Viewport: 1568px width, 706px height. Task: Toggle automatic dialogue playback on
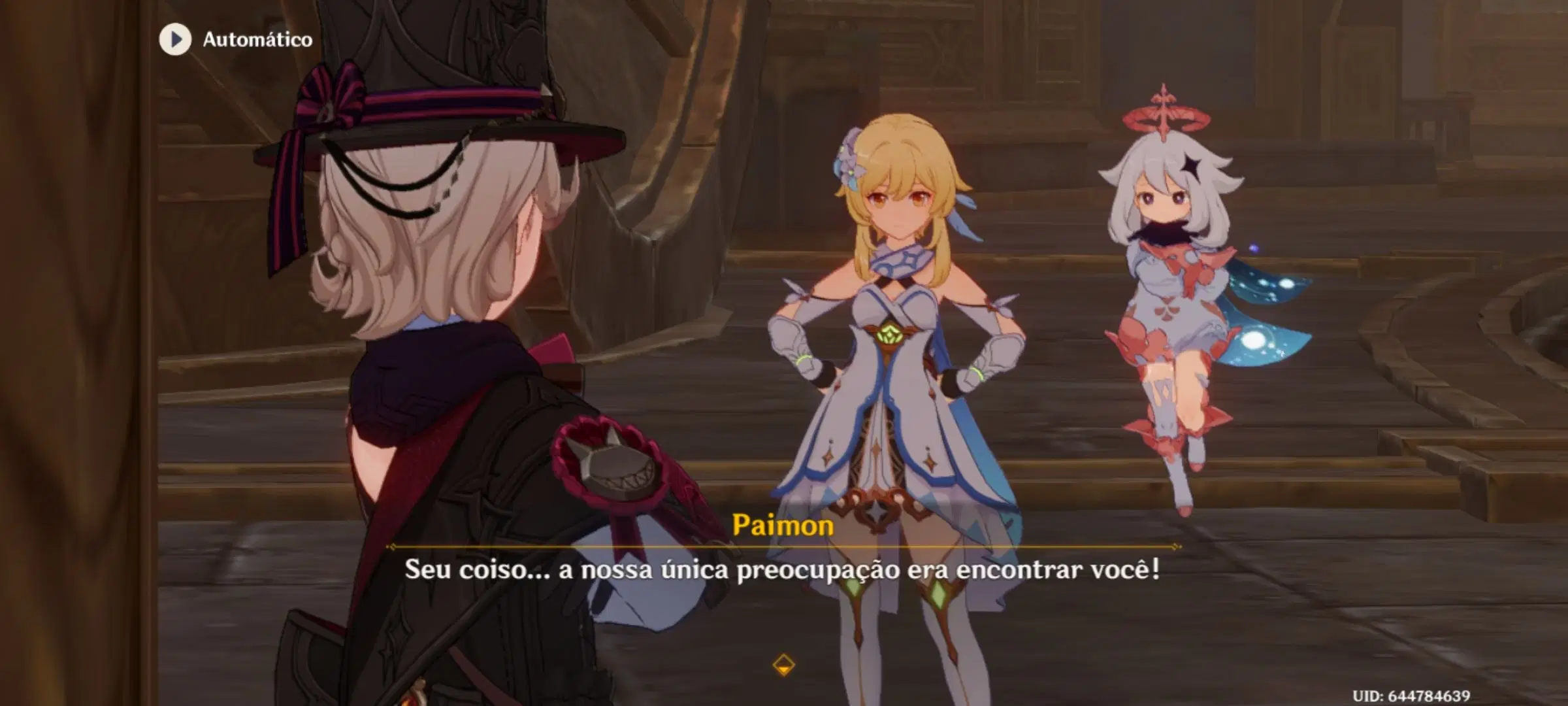coord(222,39)
